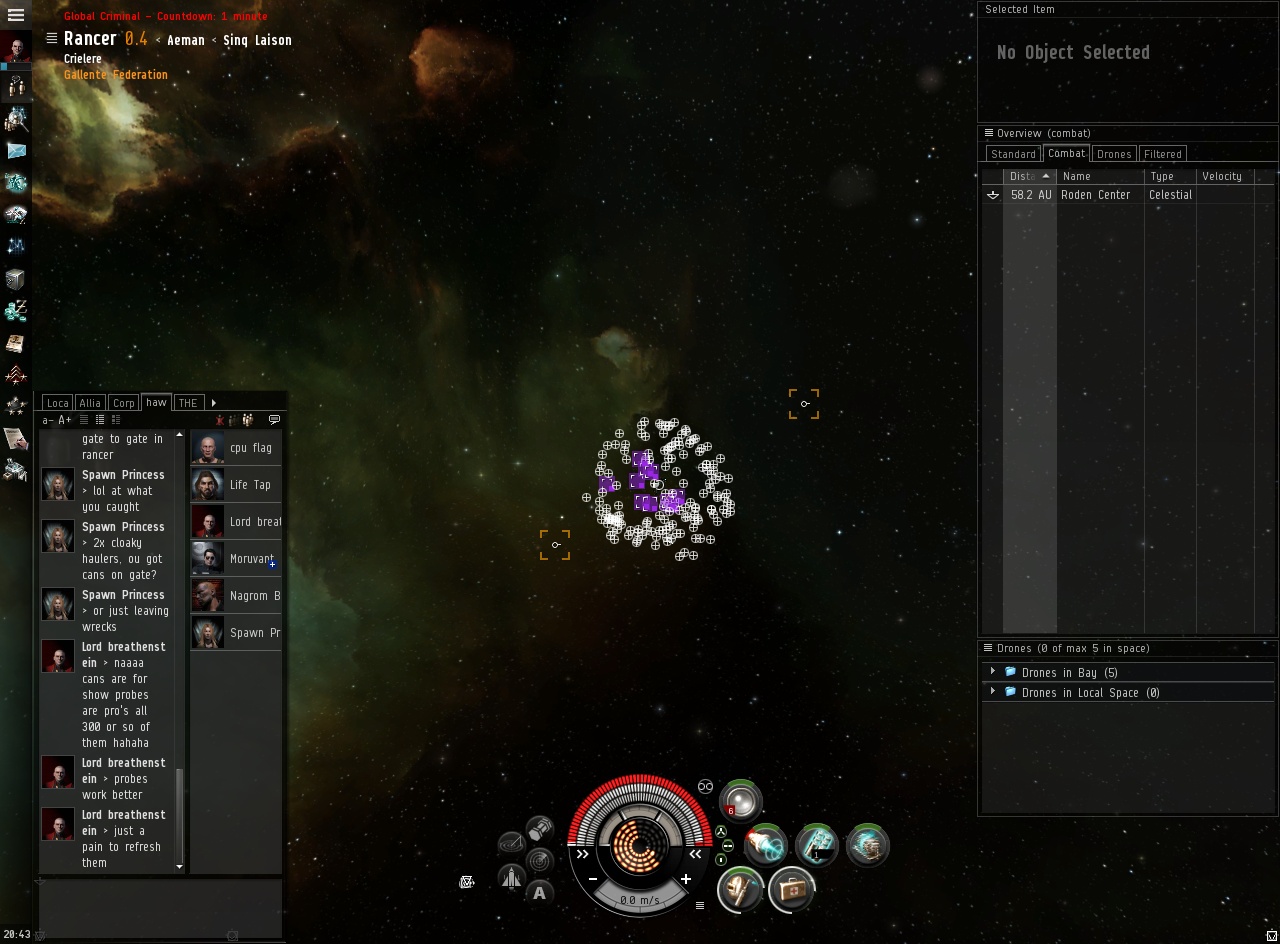Decrease ship speed with minus button
The height and width of the screenshot is (944, 1280).
(593, 879)
